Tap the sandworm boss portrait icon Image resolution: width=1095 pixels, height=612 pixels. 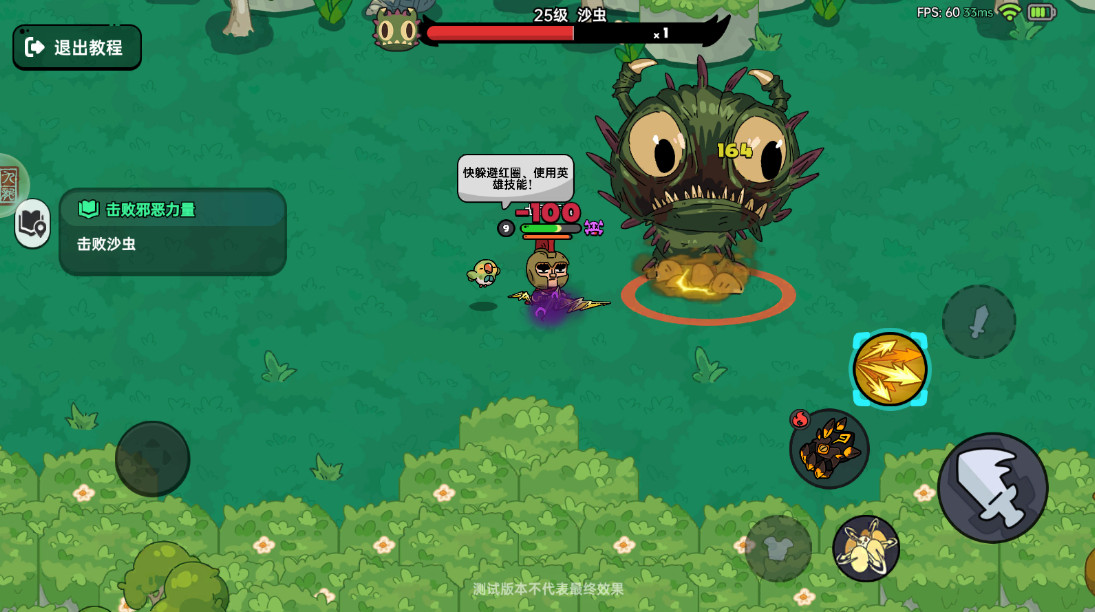click(x=396, y=29)
